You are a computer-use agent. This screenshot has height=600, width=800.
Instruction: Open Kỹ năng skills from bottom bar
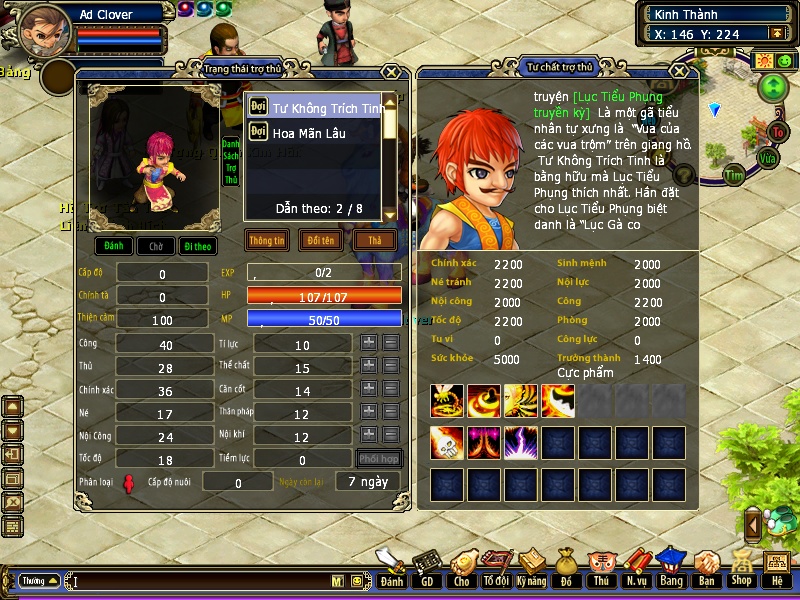coord(533,568)
